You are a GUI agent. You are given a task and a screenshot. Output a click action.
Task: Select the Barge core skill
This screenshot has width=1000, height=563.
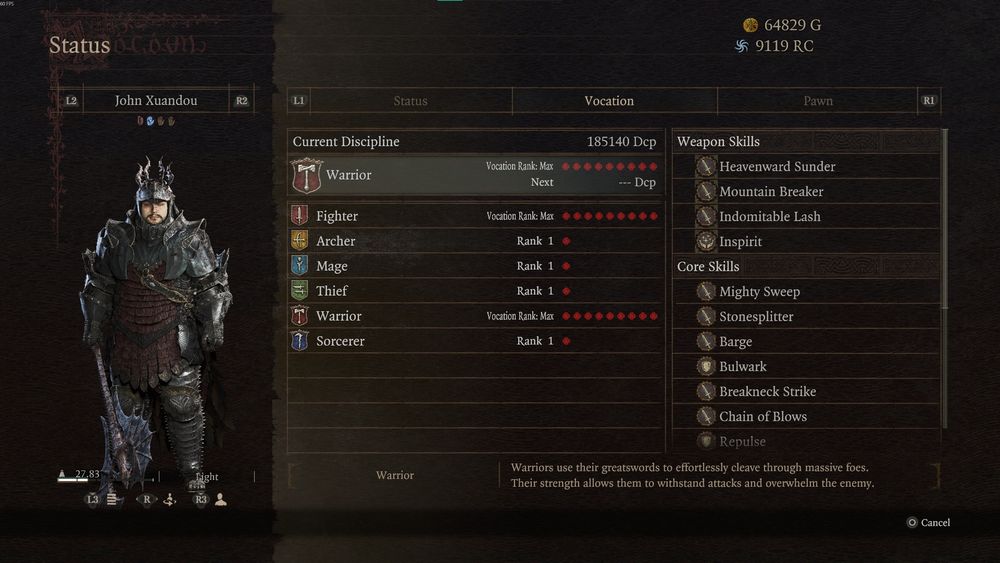click(735, 342)
